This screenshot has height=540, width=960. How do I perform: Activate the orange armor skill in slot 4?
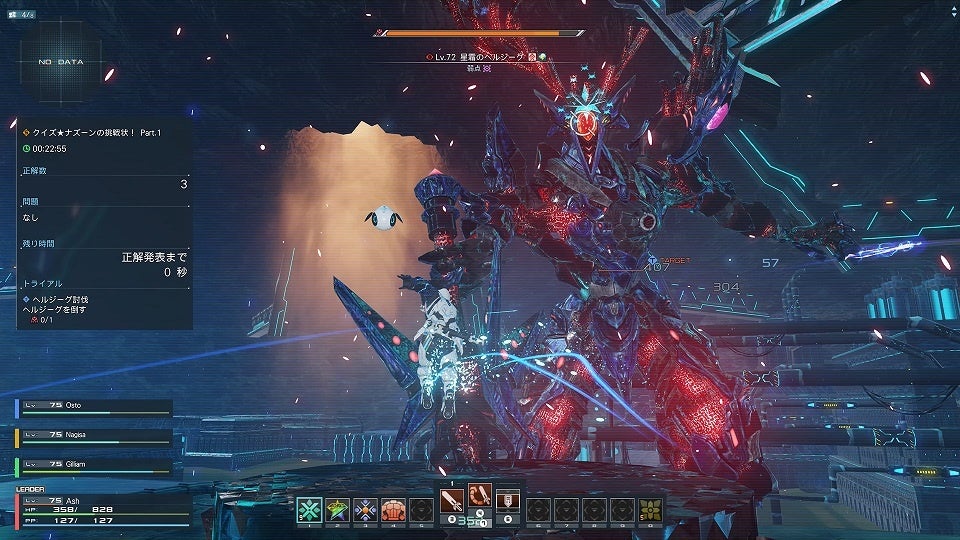[392, 509]
